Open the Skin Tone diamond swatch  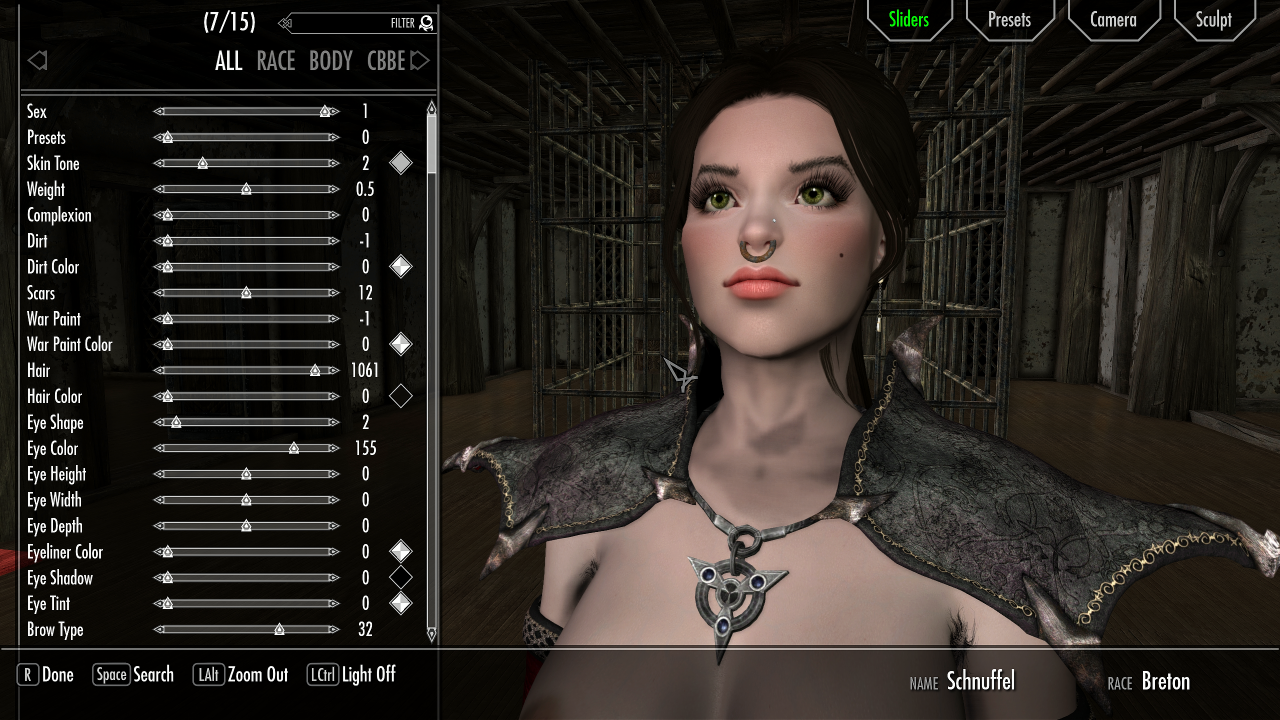401,162
